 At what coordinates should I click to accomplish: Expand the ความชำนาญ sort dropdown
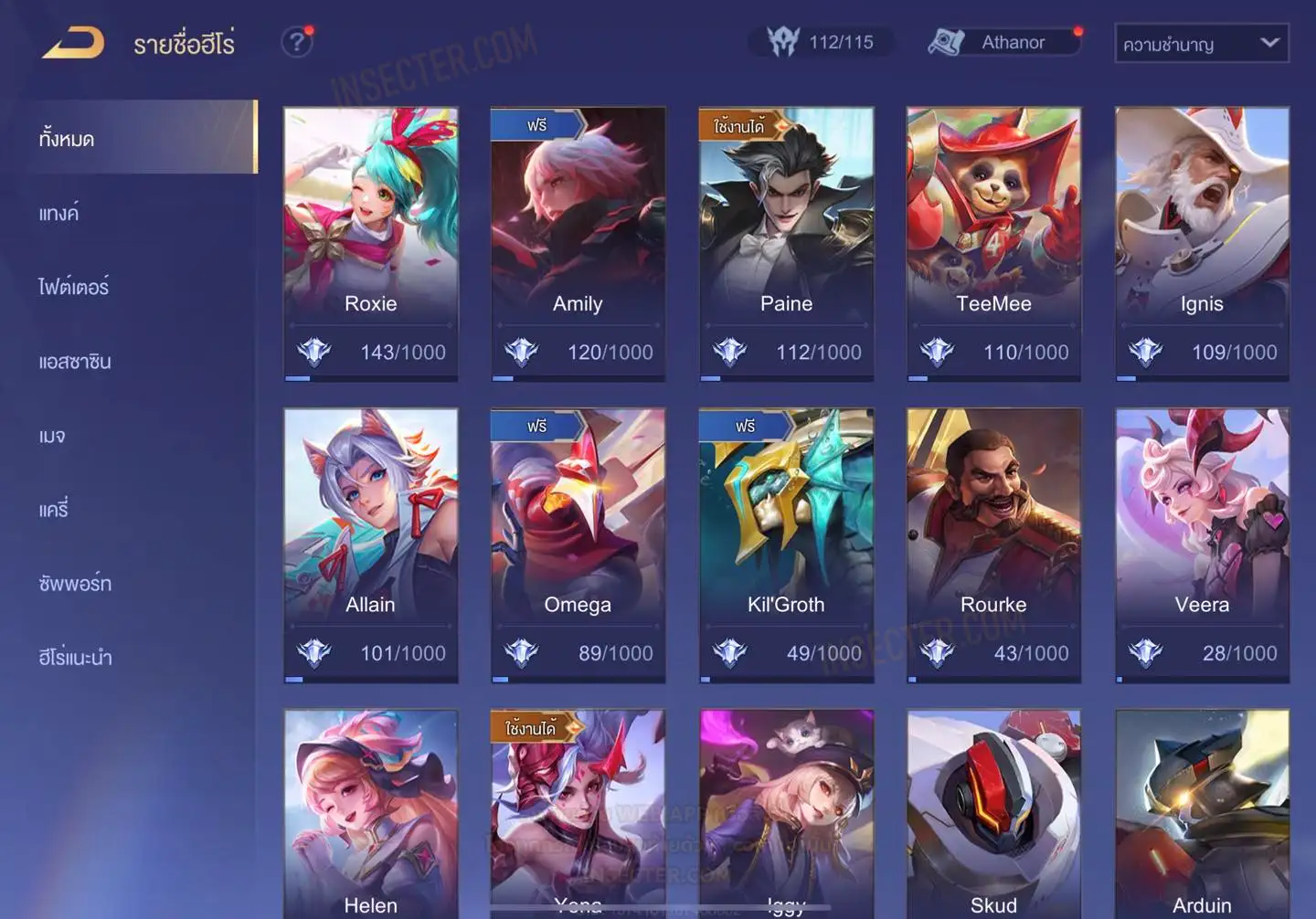(1201, 43)
